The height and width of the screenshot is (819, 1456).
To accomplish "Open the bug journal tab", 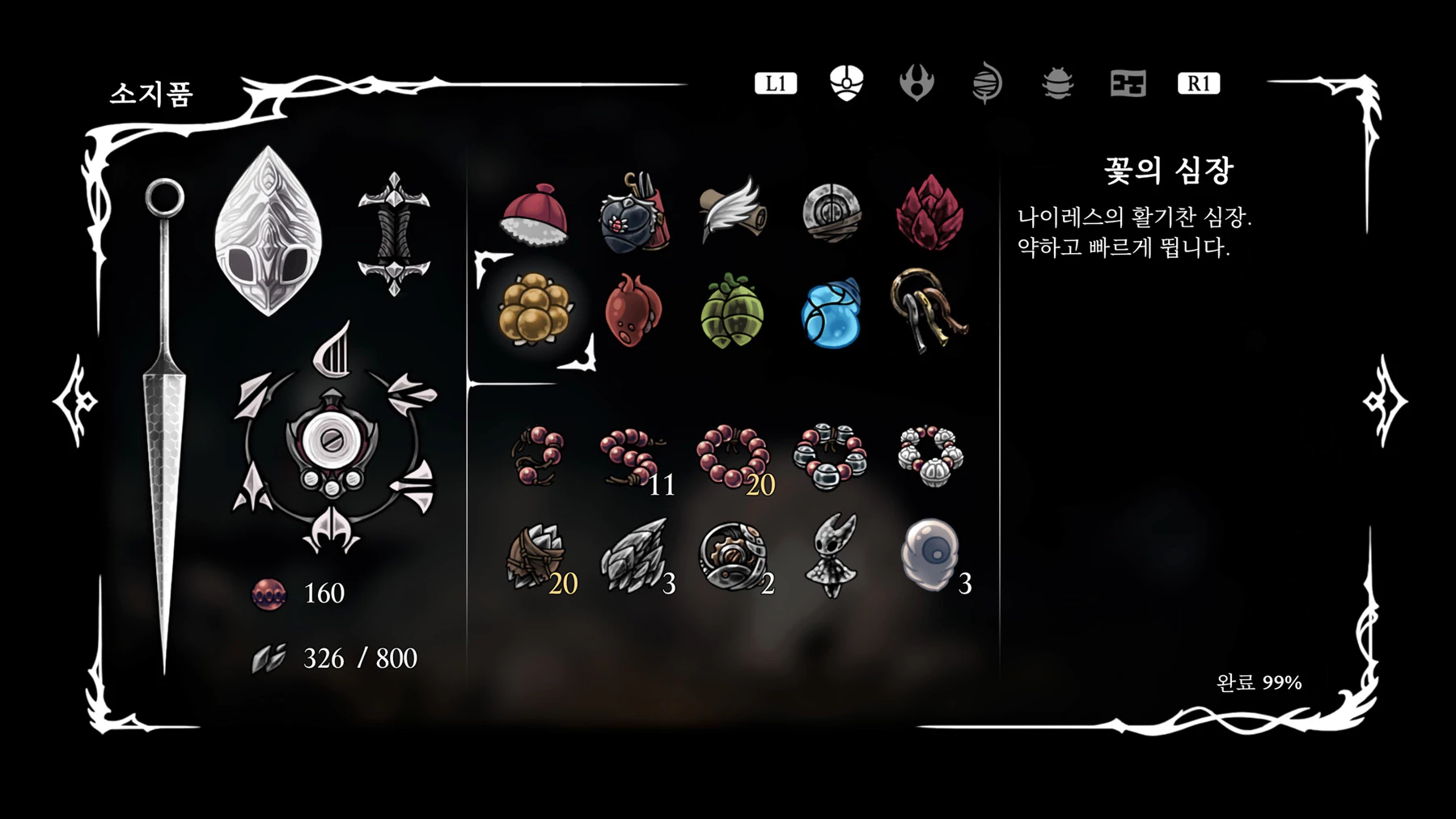I will (x=1057, y=83).
